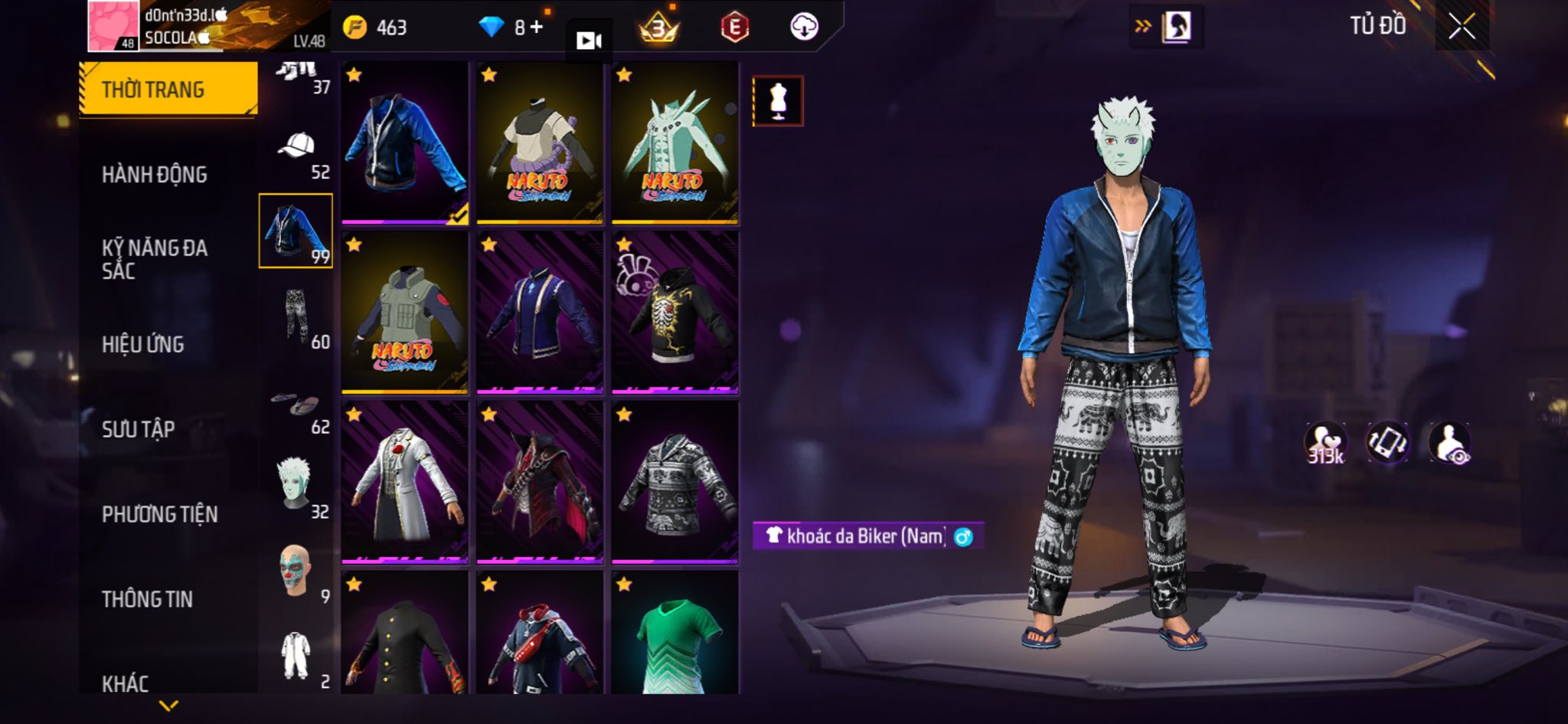
Task: Add diamonds with the plus button
Action: tap(536, 28)
